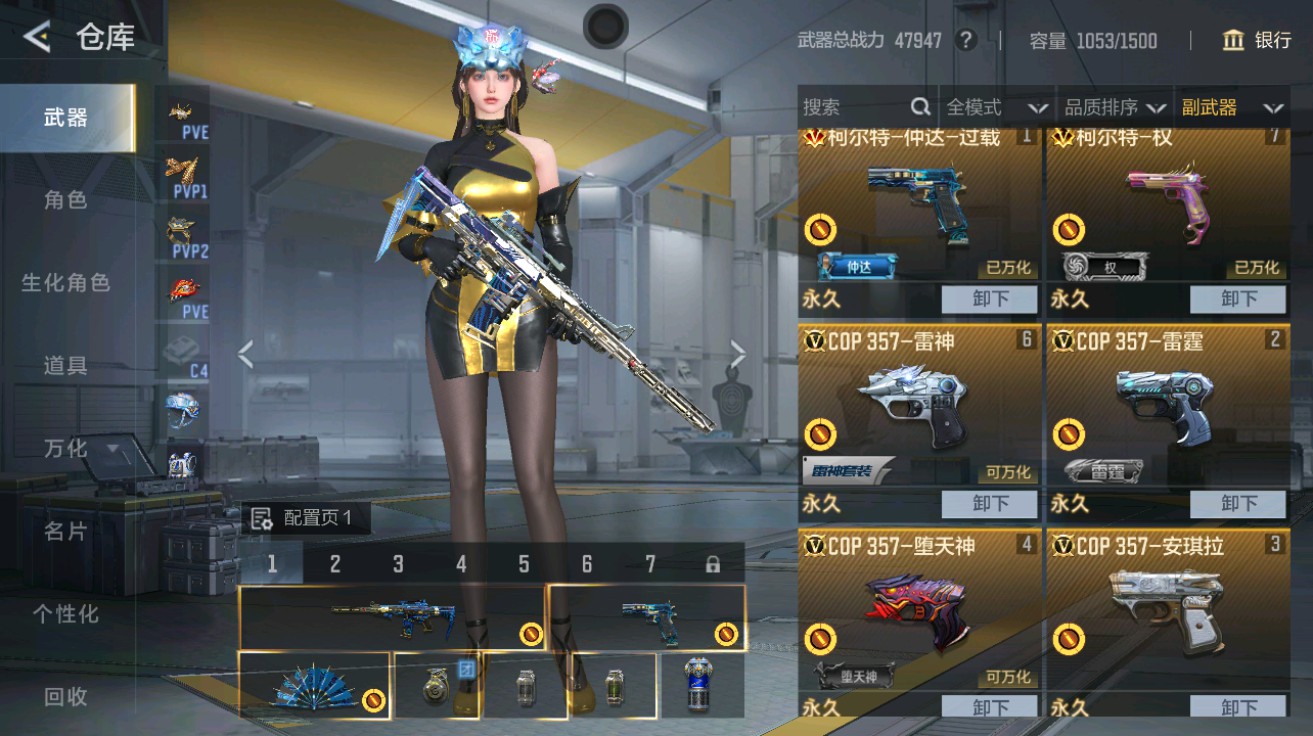Switch to the 角色 tab in the sidebar
Viewport: 1313px width, 736px height.
[66, 200]
